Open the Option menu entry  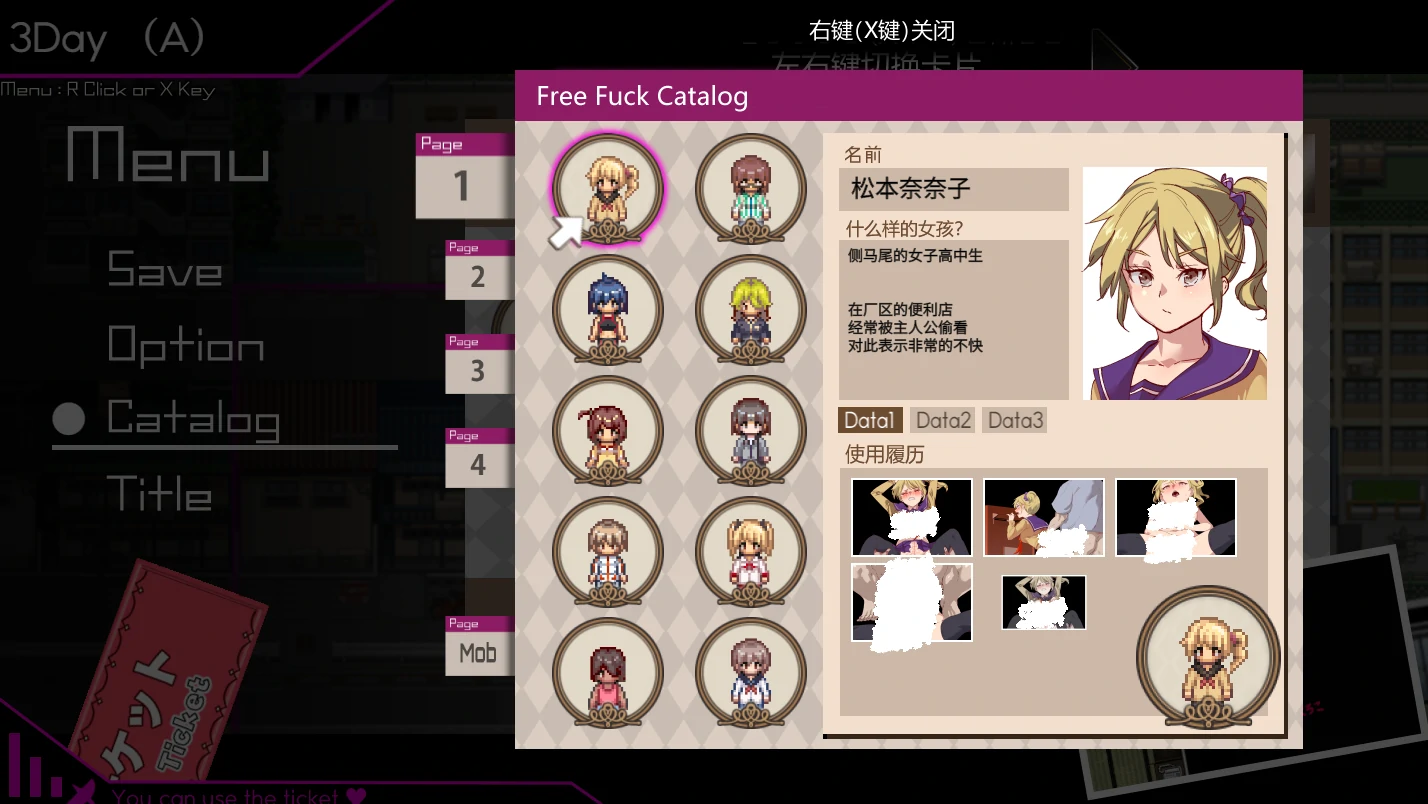tap(185, 345)
